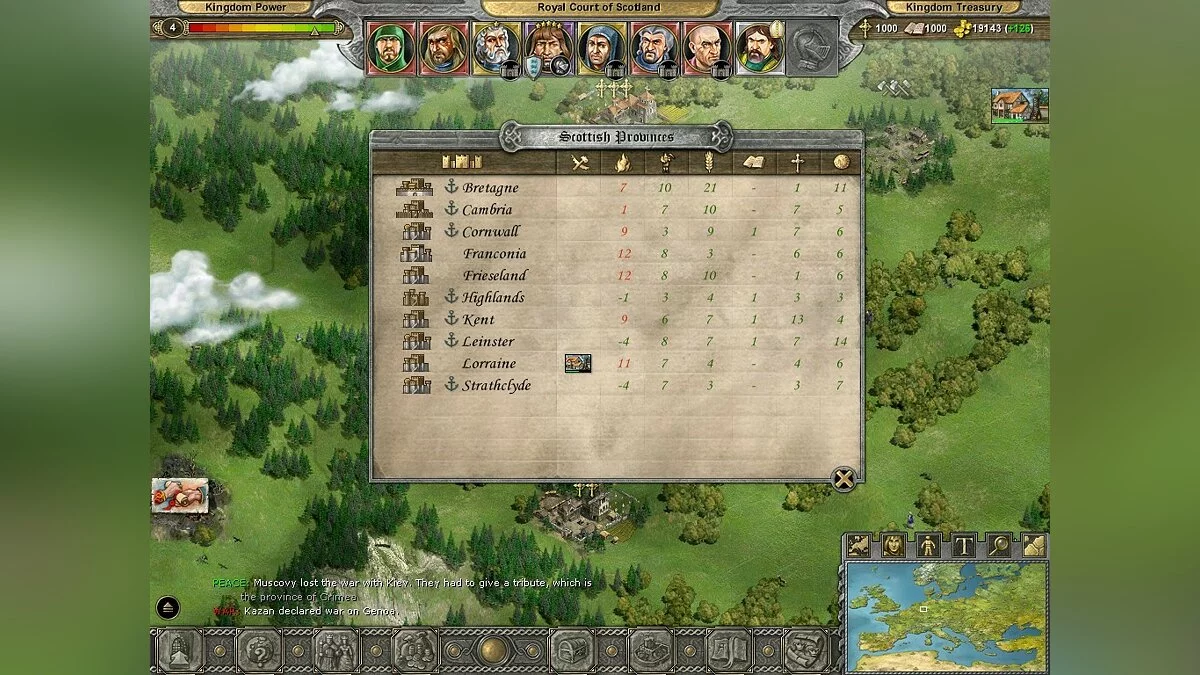
Task: Sort provinces by the wheat column header
Action: point(710,162)
